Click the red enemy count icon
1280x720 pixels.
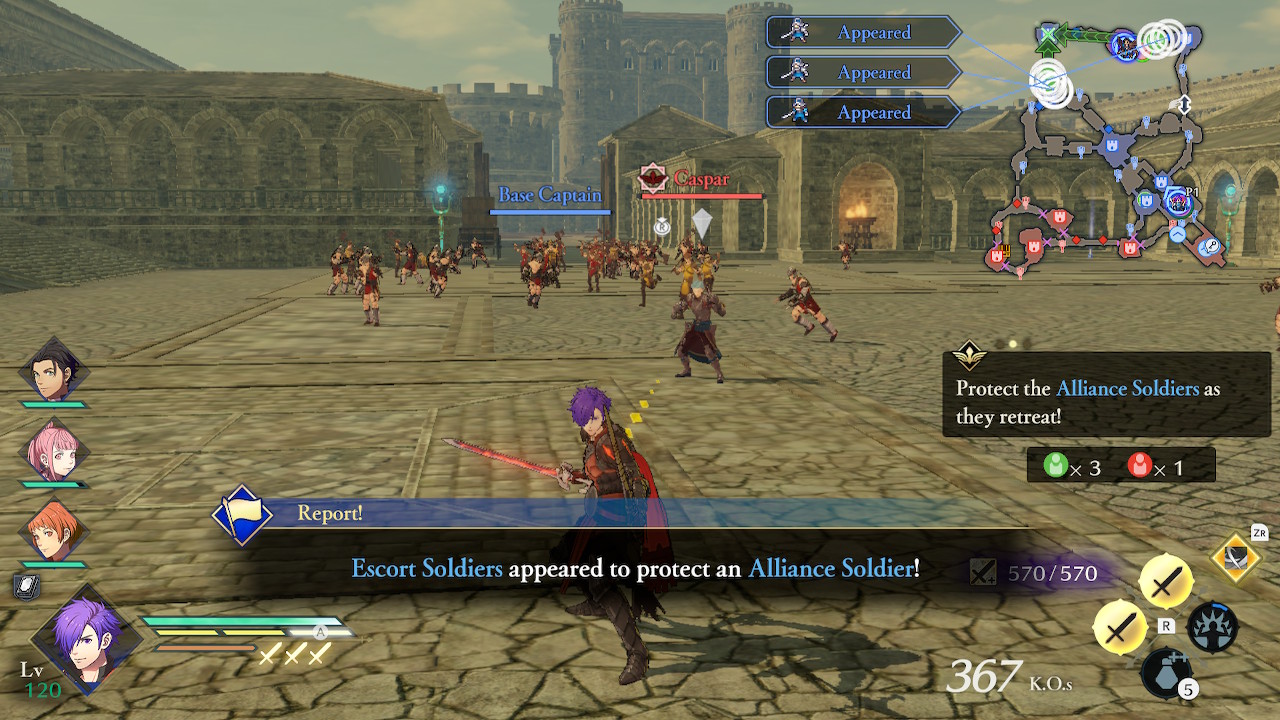pos(1139,464)
